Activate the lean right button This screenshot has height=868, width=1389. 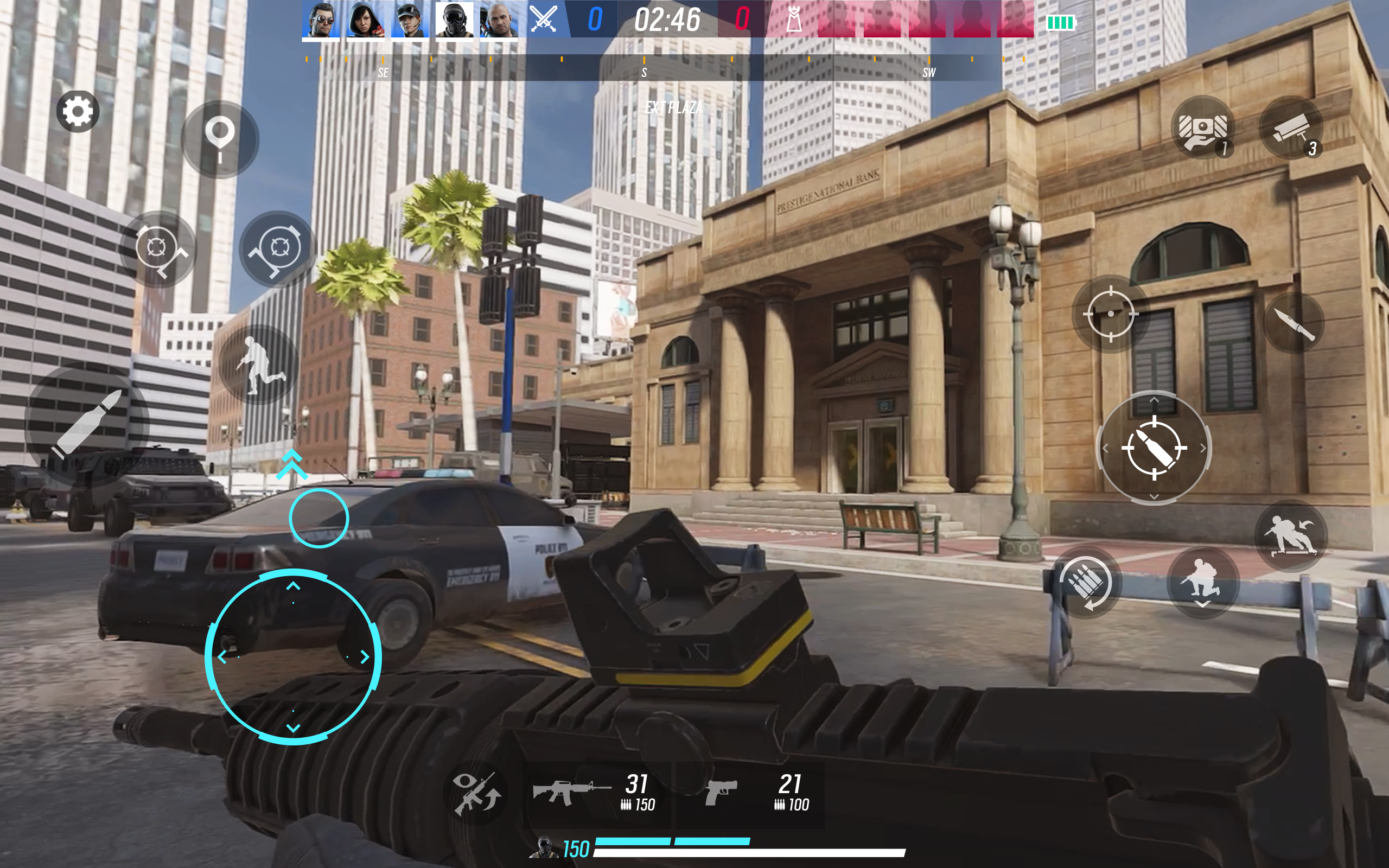(278, 248)
